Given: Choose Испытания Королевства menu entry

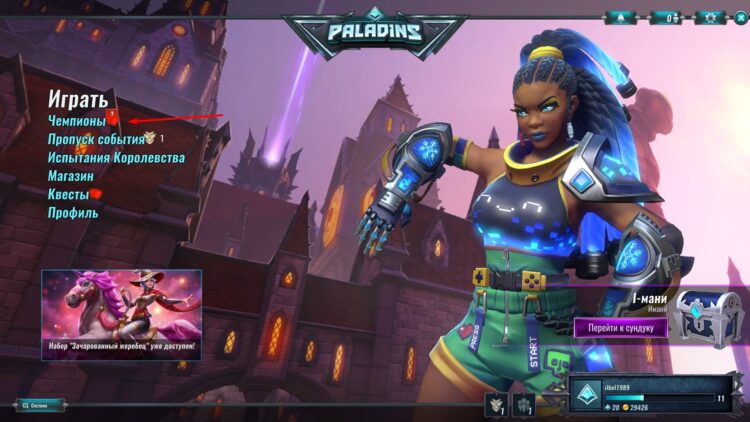Looking at the screenshot, I should coord(116,158).
